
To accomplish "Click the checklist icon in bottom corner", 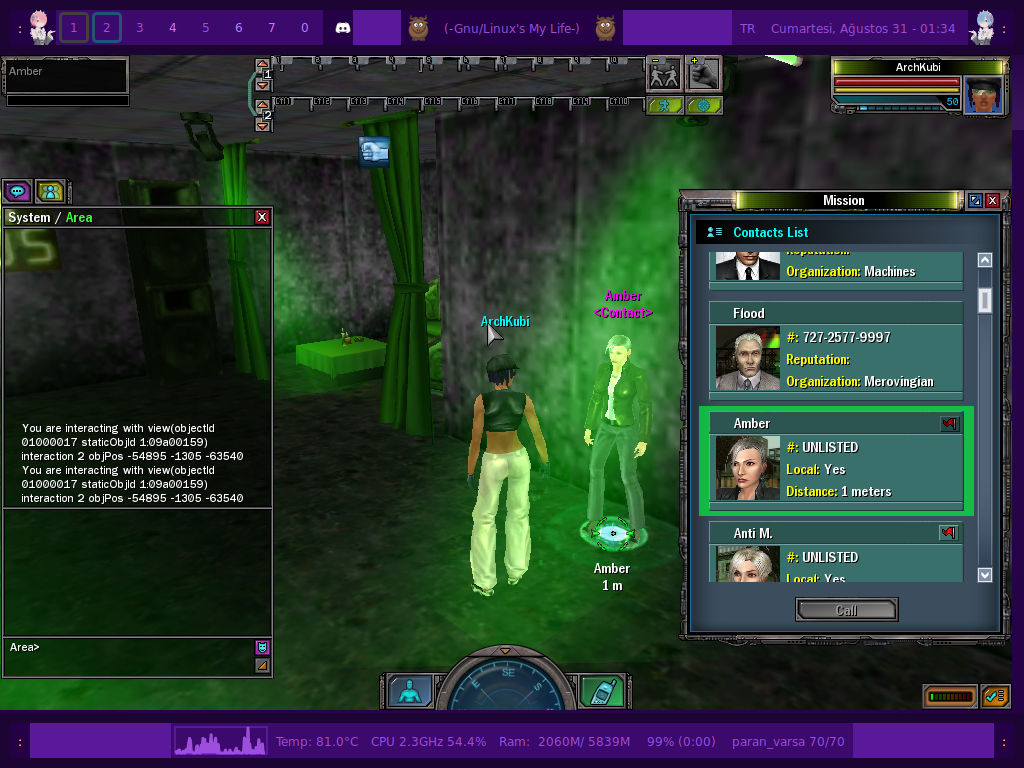I will click(995, 696).
